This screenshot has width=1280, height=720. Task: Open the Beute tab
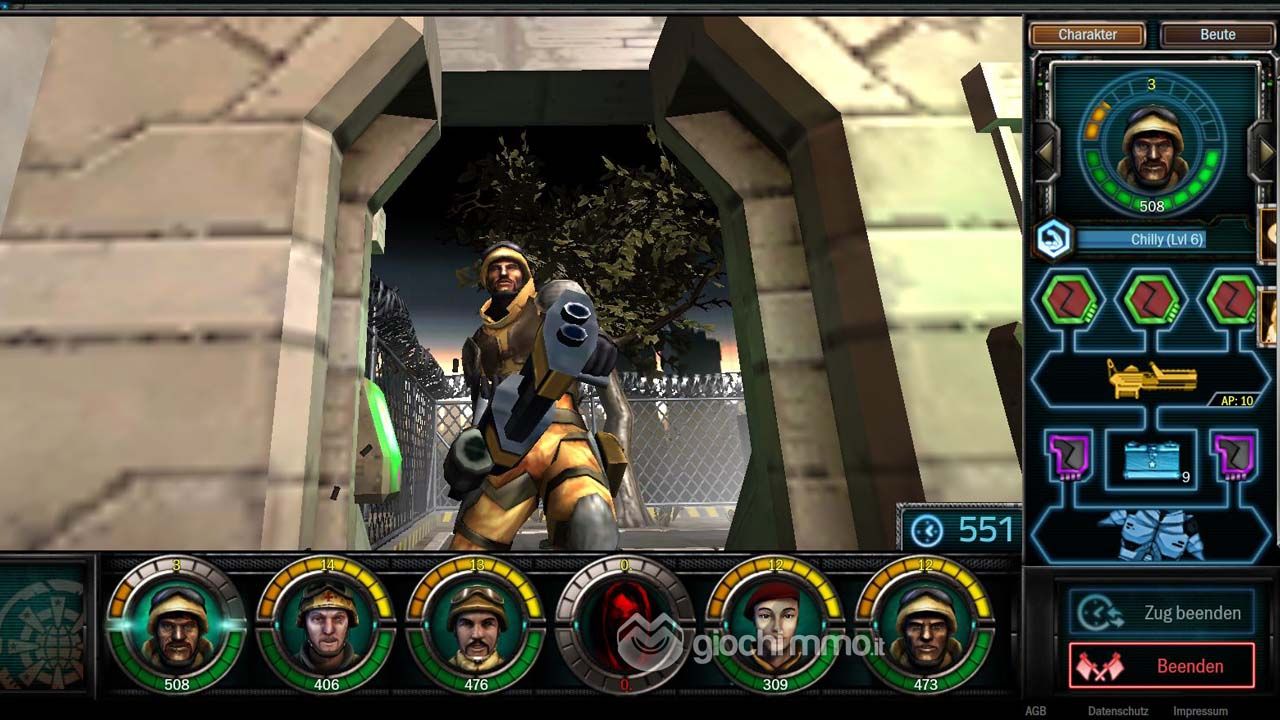(1217, 35)
